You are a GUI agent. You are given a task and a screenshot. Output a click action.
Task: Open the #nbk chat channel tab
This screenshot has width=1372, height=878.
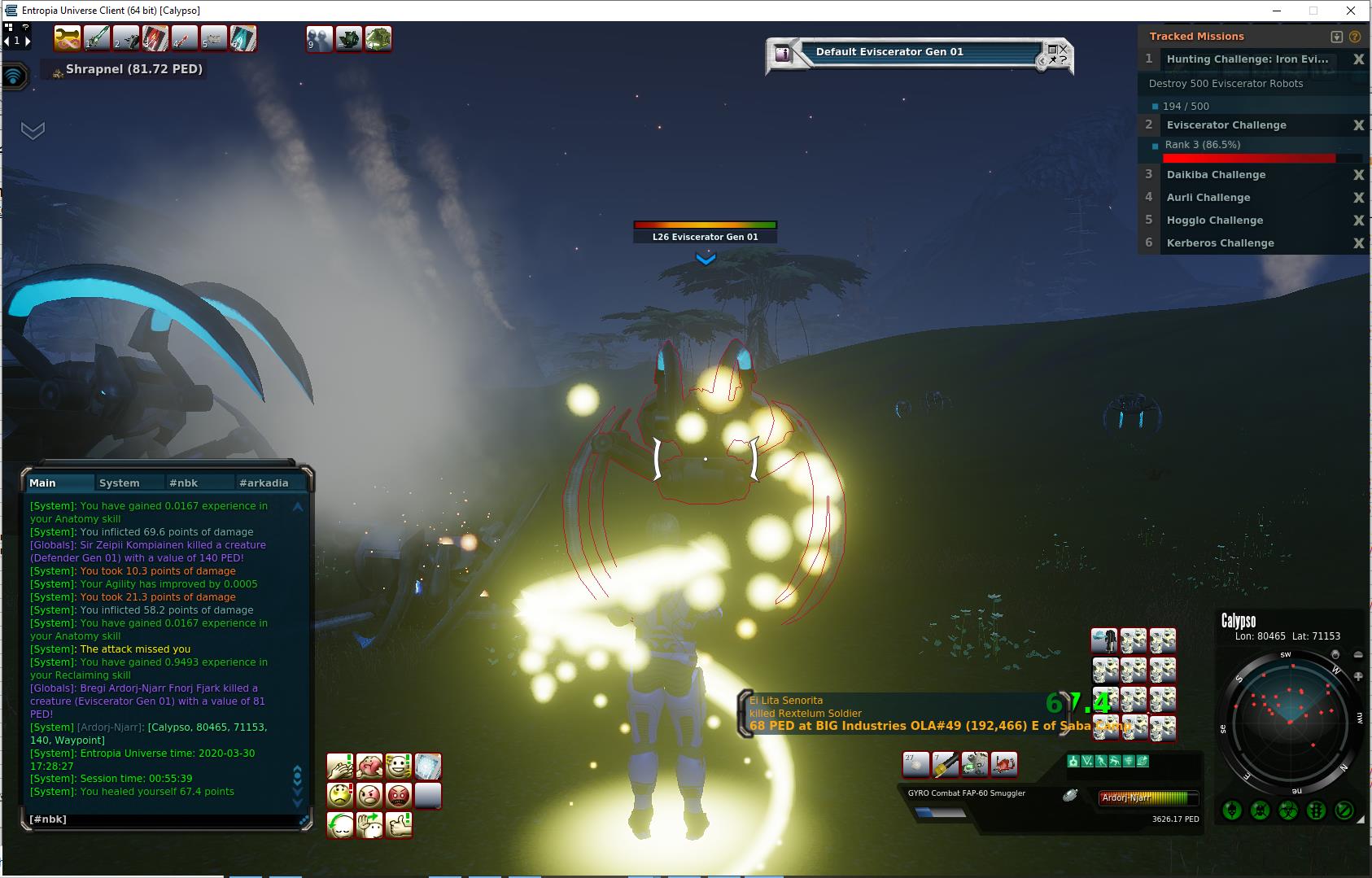[184, 483]
